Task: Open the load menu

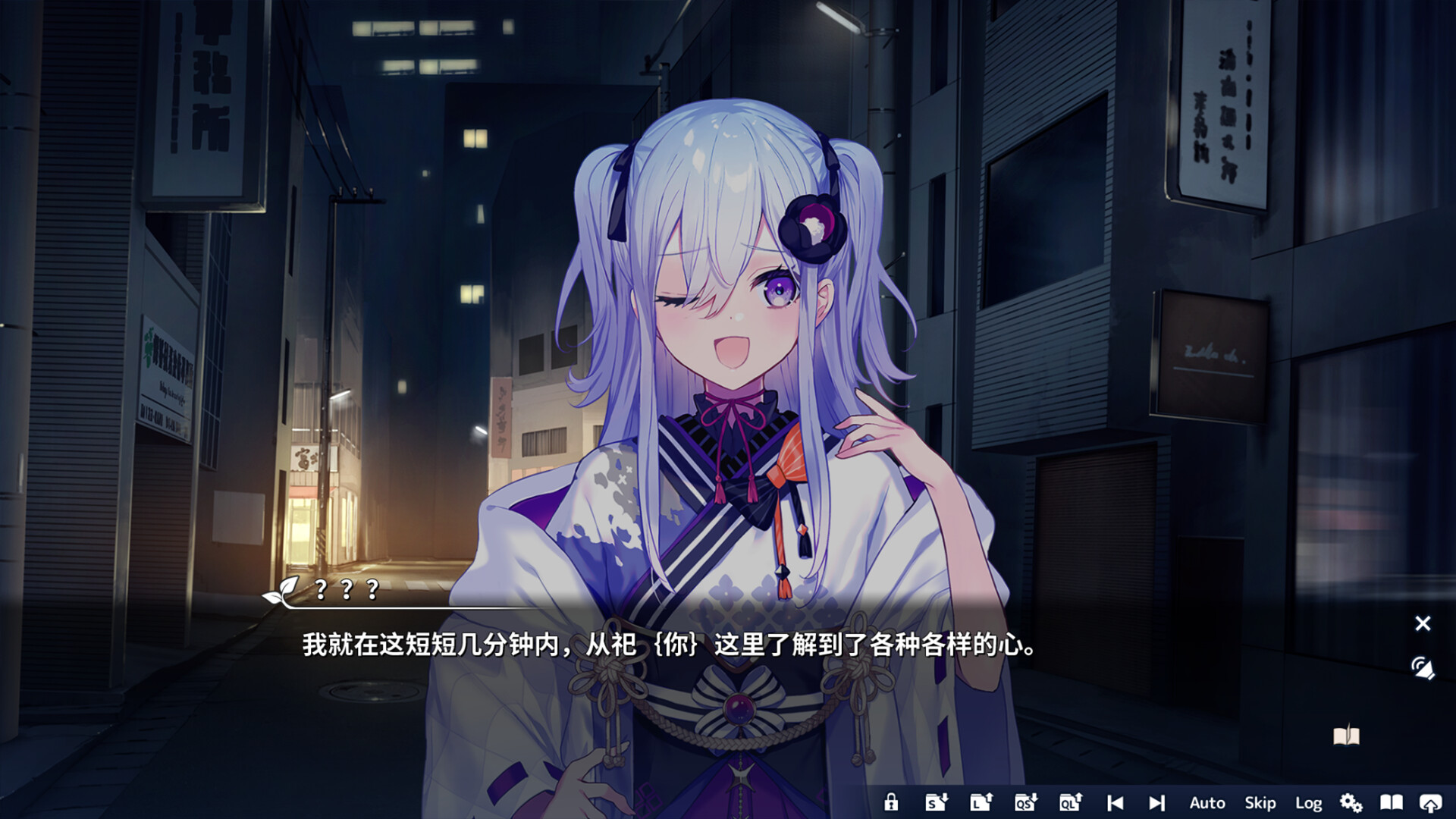Action: click(980, 802)
